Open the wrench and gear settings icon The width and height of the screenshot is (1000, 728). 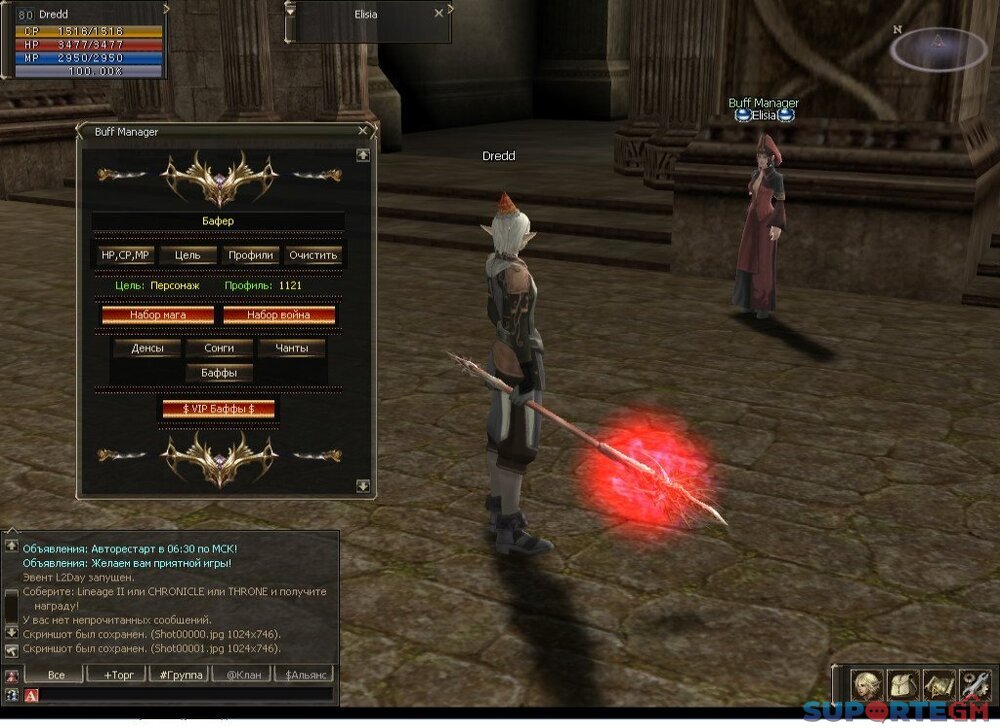pyautogui.click(x=974, y=685)
